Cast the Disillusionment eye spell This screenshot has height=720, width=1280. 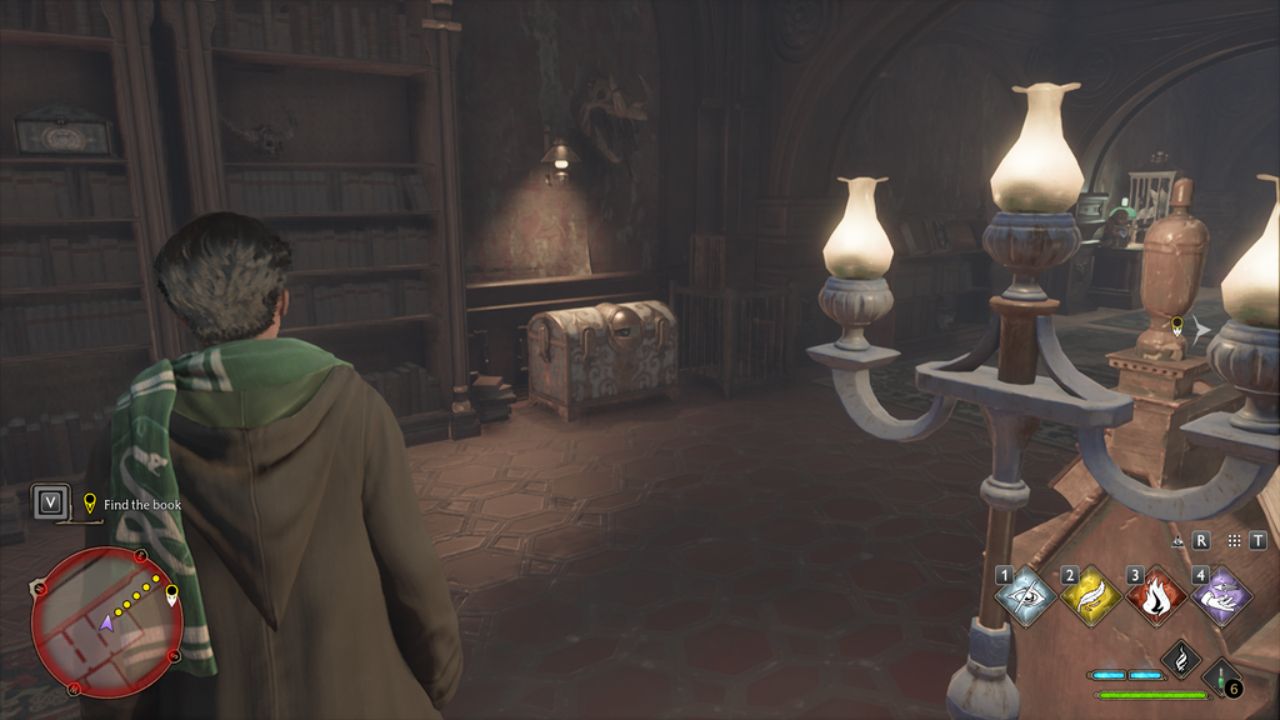pyautogui.click(x=1027, y=597)
